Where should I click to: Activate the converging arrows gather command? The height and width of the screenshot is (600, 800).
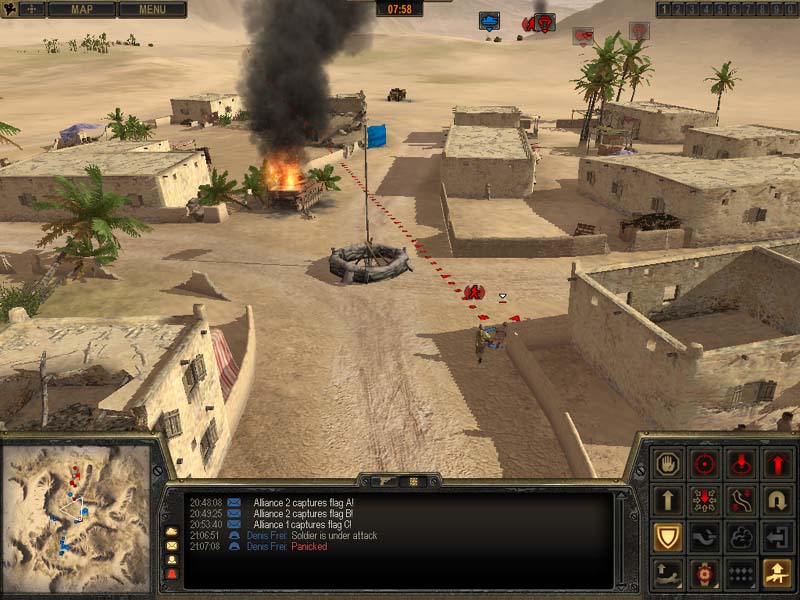tap(705, 500)
